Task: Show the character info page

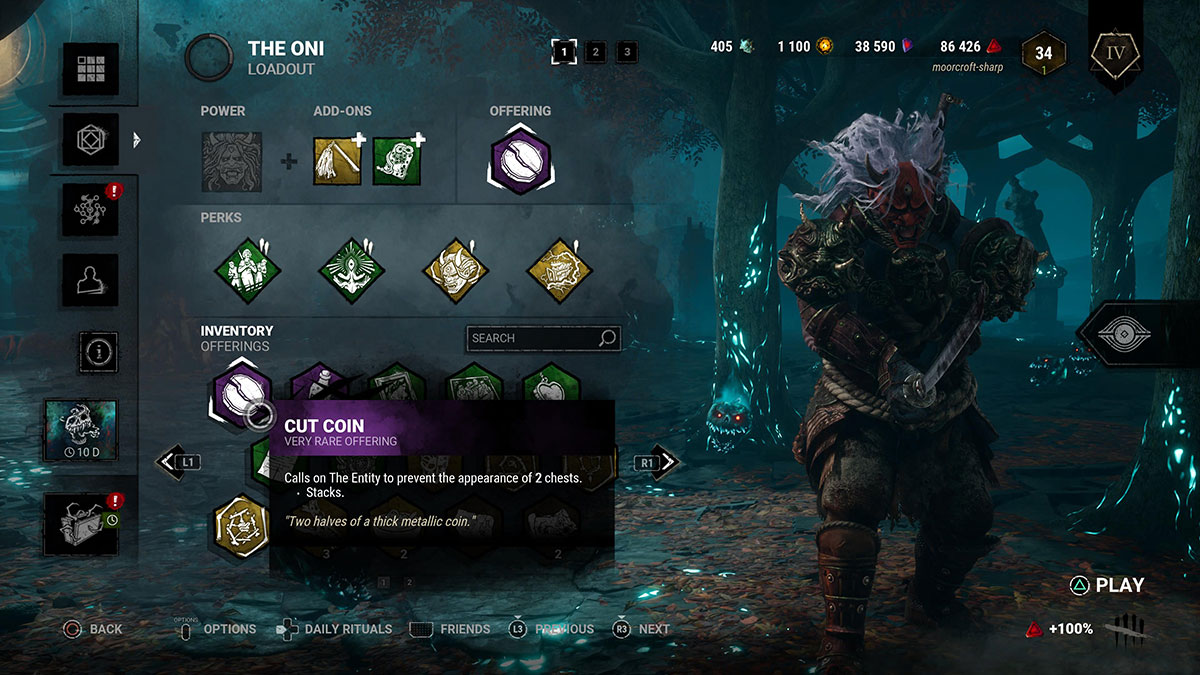Action: [x=98, y=351]
